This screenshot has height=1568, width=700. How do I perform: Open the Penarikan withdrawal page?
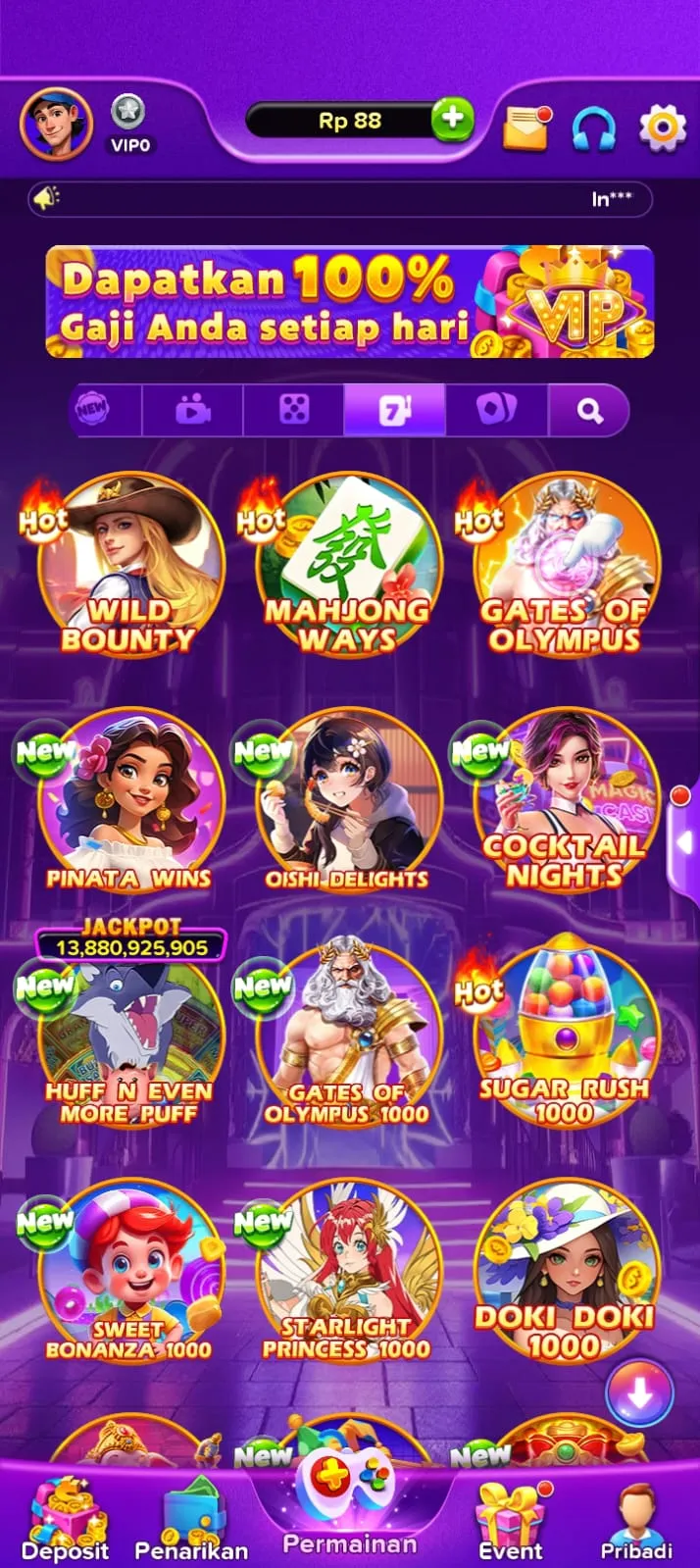[x=191, y=1518]
